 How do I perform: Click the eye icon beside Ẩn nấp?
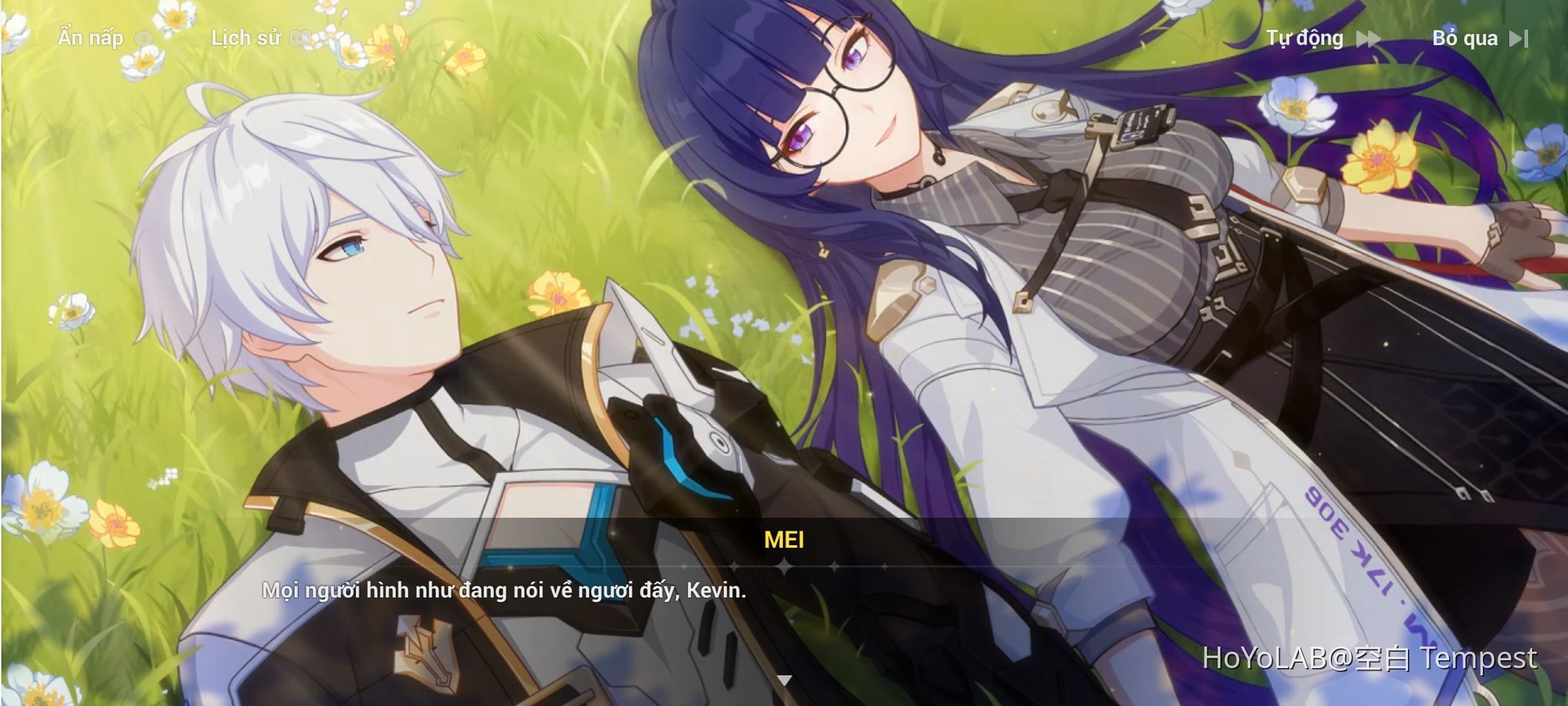click(x=145, y=38)
